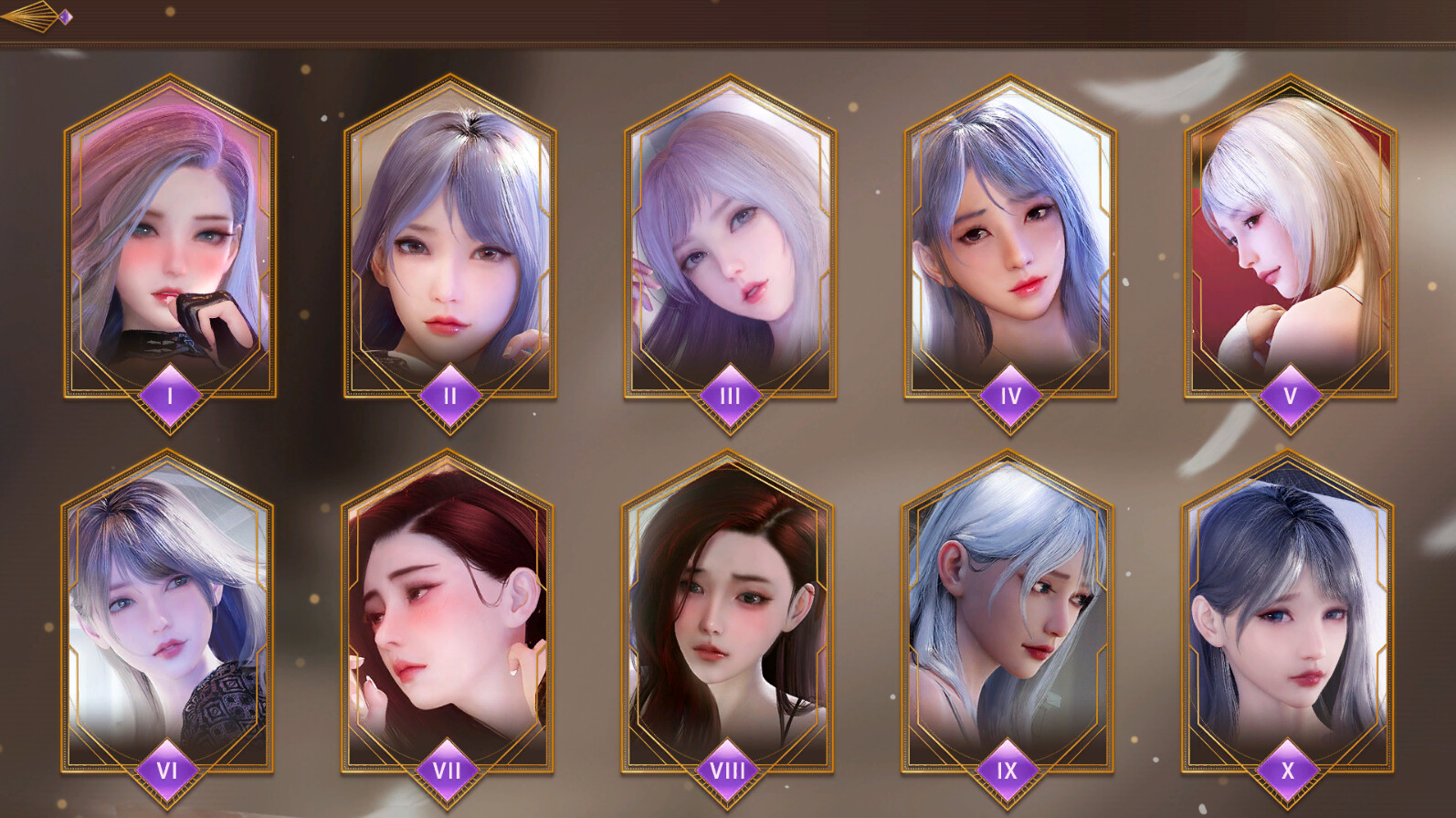The width and height of the screenshot is (1456, 818).
Task: Select the purple diamond badge labeled VI
Action: click(x=166, y=770)
